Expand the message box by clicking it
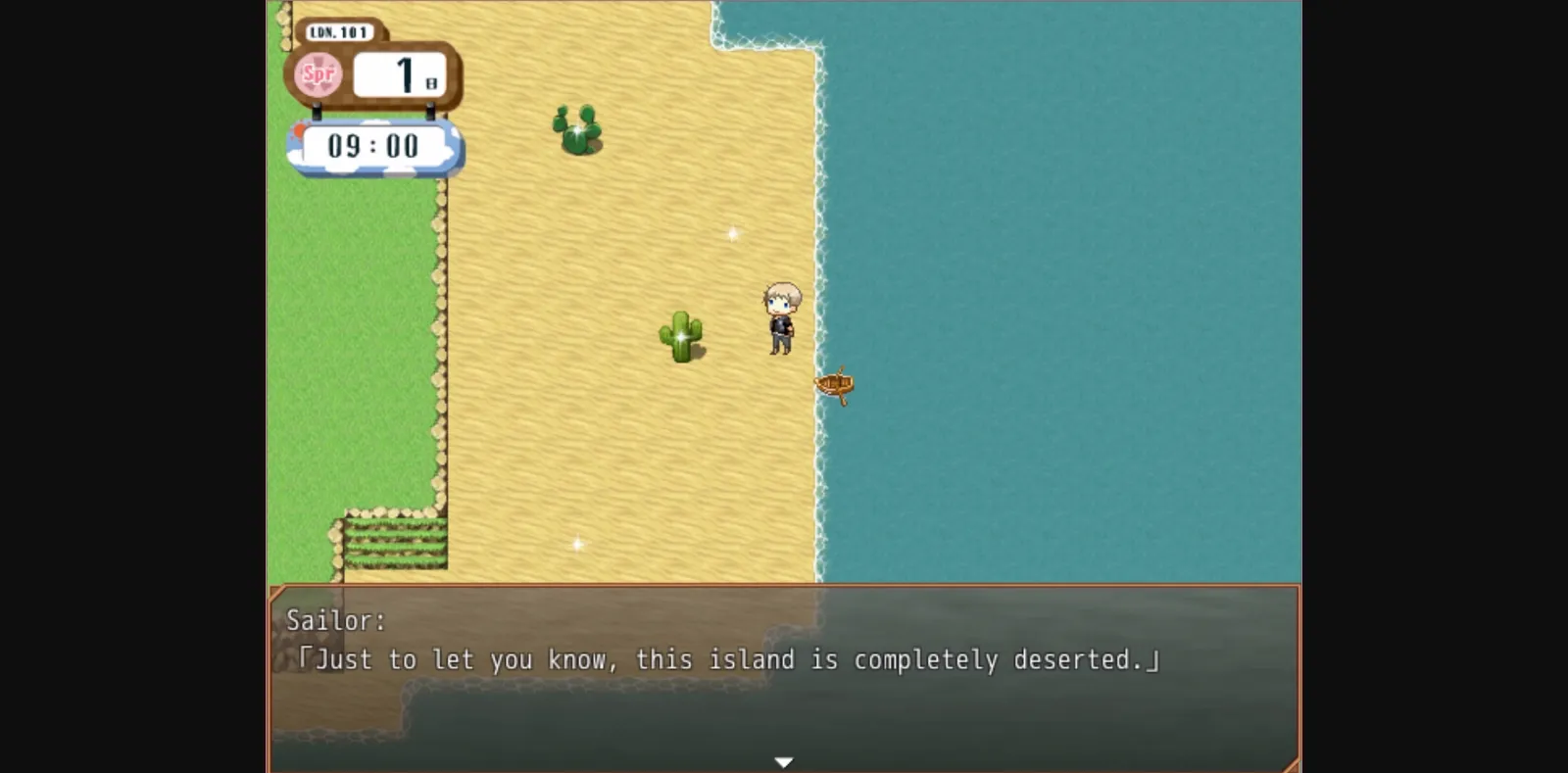Image resolution: width=1568 pixels, height=773 pixels. 784,705
